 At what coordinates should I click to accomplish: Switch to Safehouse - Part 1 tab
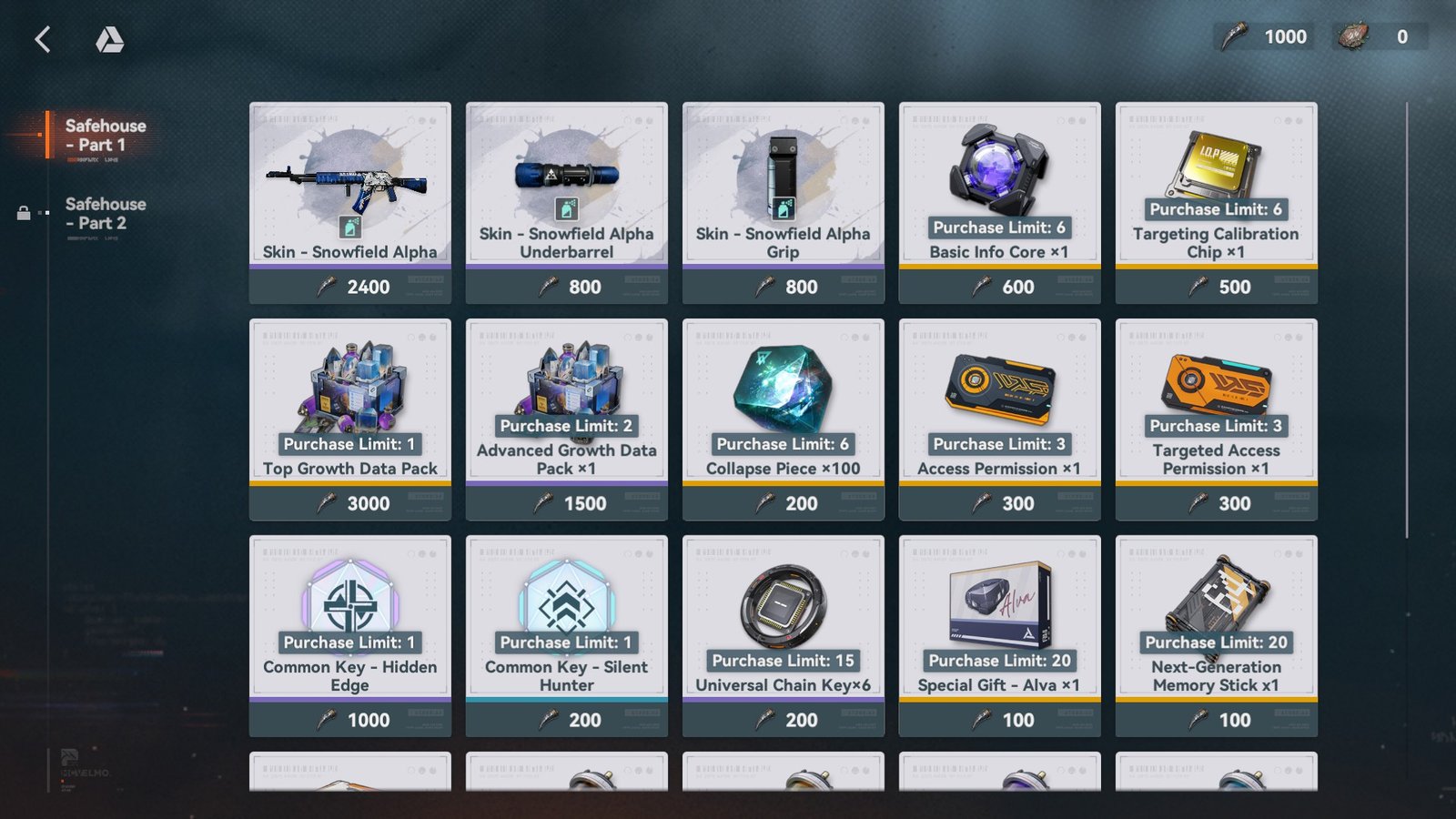tap(105, 136)
